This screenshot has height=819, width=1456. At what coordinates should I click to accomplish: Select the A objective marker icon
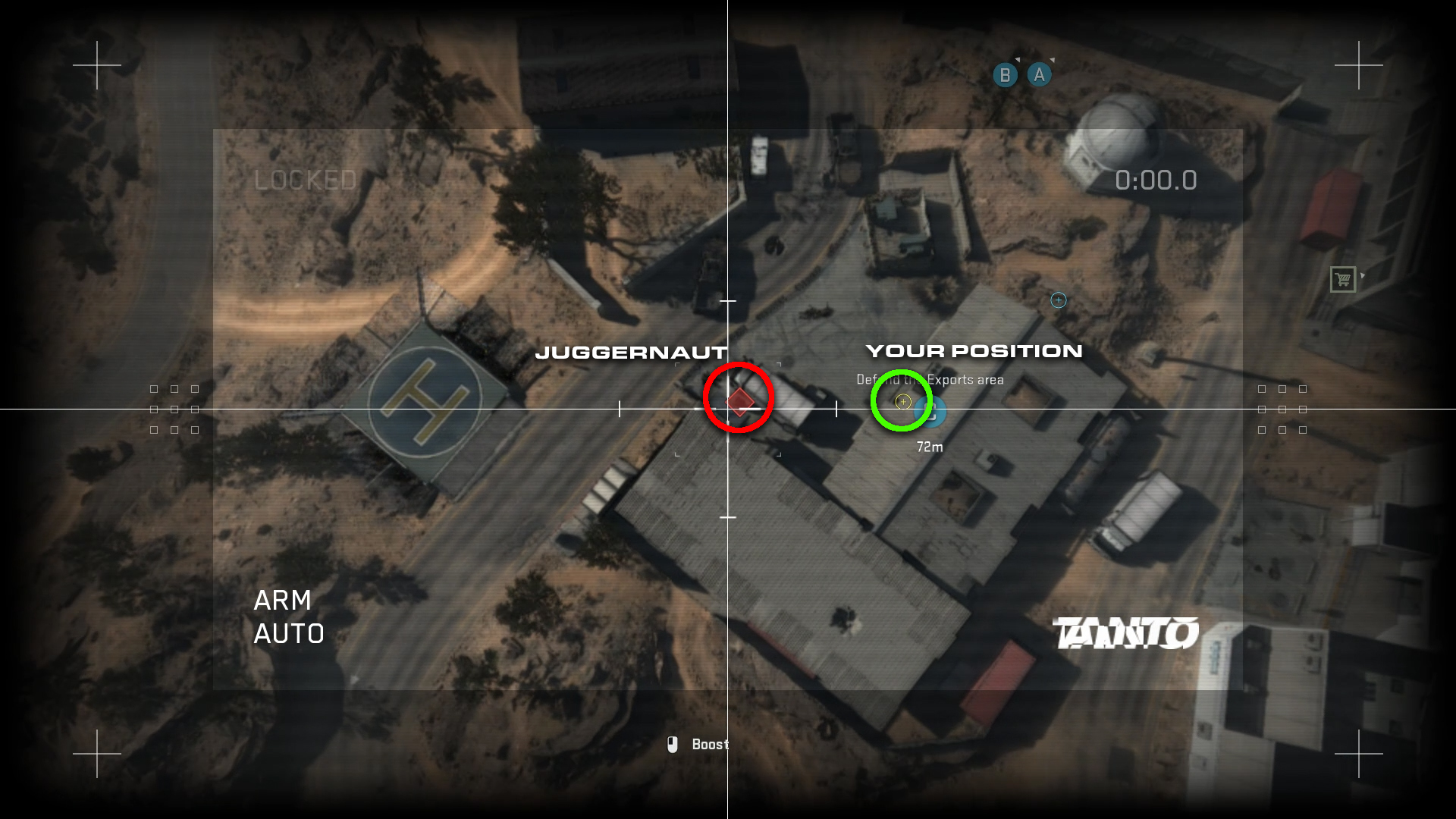[1038, 74]
